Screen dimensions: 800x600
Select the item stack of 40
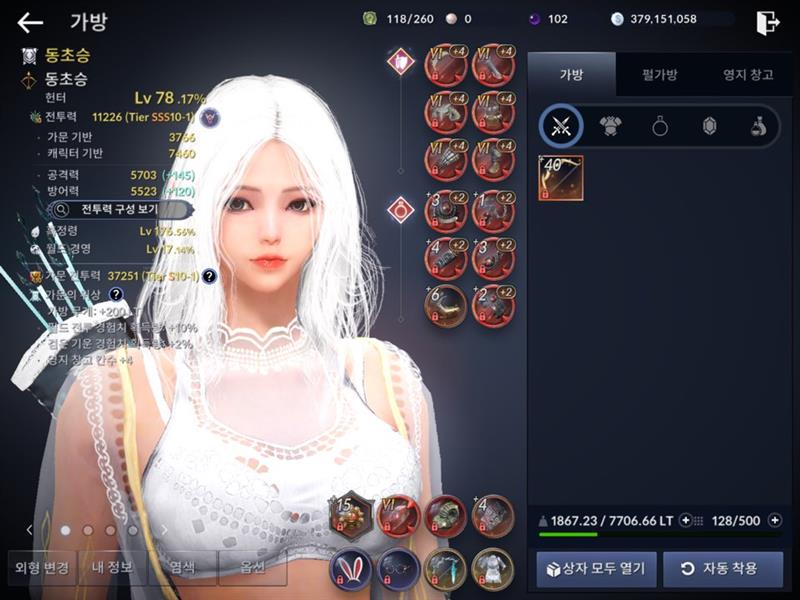560,177
